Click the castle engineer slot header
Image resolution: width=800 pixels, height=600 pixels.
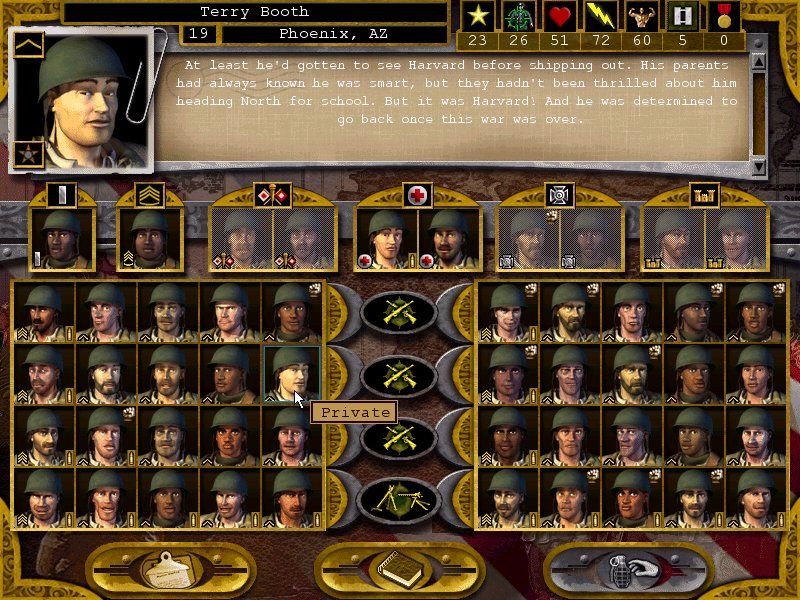coord(704,195)
